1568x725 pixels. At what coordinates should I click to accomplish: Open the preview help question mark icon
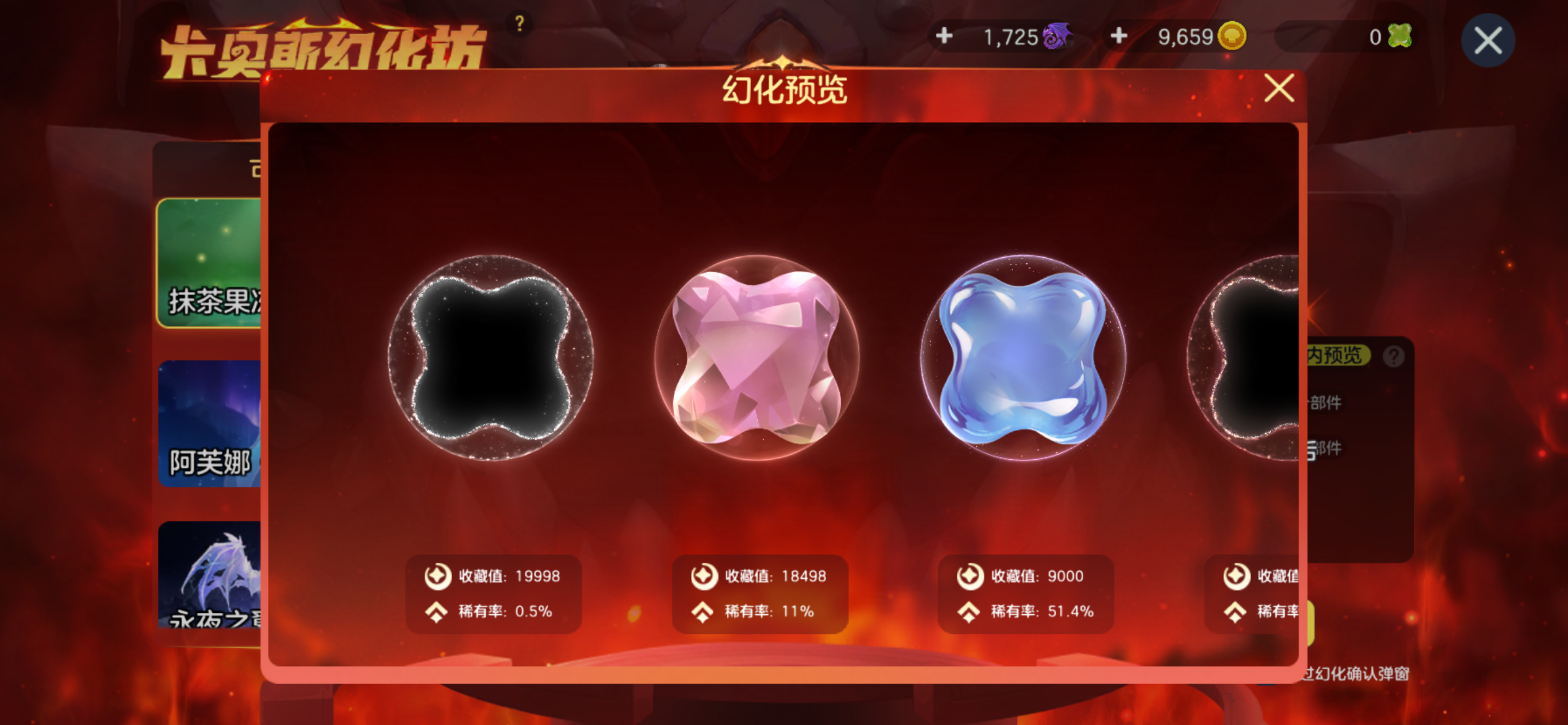[x=1393, y=356]
